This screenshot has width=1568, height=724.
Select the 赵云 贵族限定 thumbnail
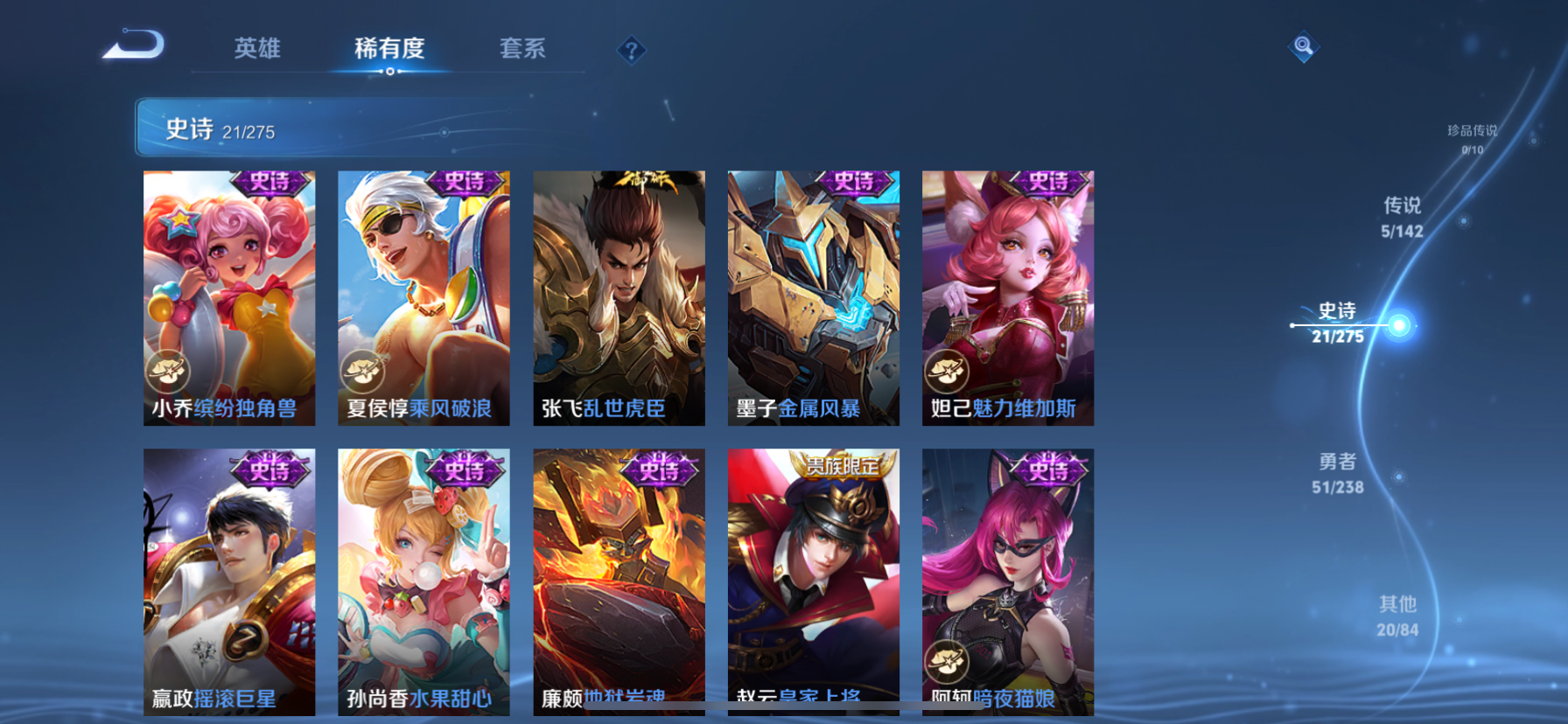click(812, 581)
